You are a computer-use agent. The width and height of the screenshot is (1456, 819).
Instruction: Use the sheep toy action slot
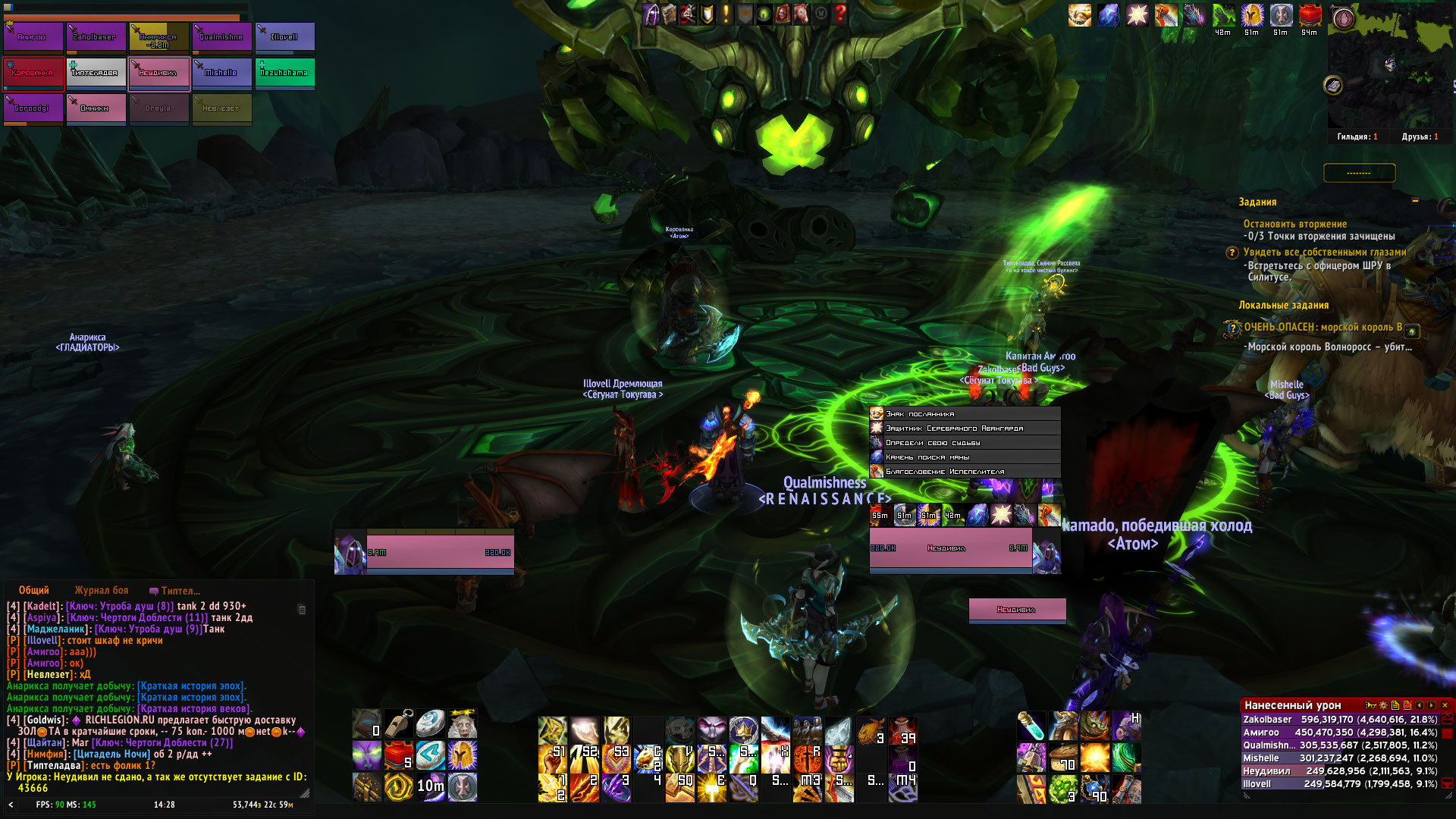[x=462, y=725]
